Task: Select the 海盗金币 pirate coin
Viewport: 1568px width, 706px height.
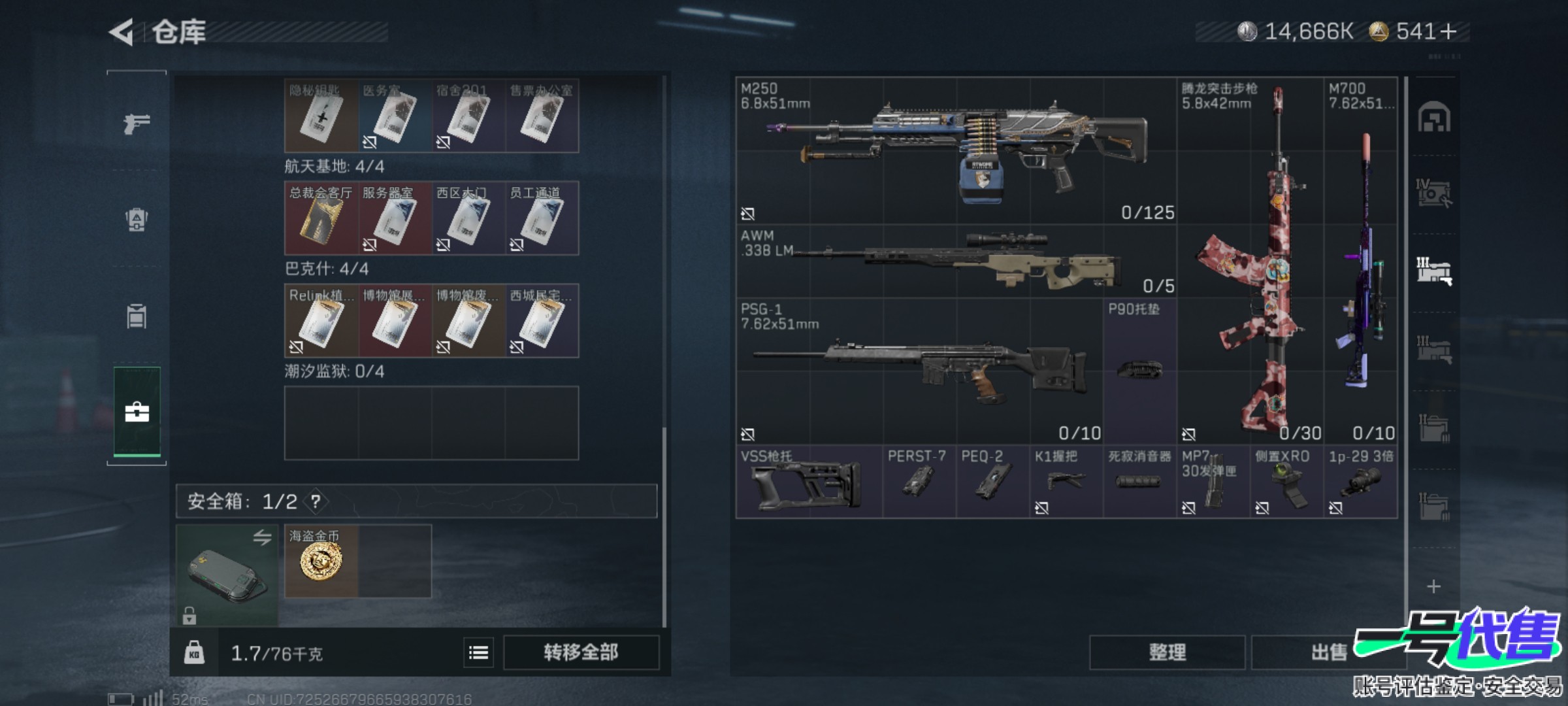Action: pyautogui.click(x=321, y=561)
